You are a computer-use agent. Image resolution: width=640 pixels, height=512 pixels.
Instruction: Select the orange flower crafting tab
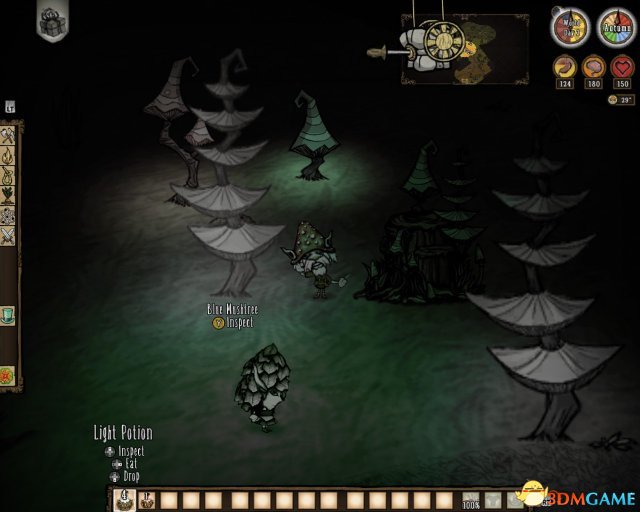(9, 377)
